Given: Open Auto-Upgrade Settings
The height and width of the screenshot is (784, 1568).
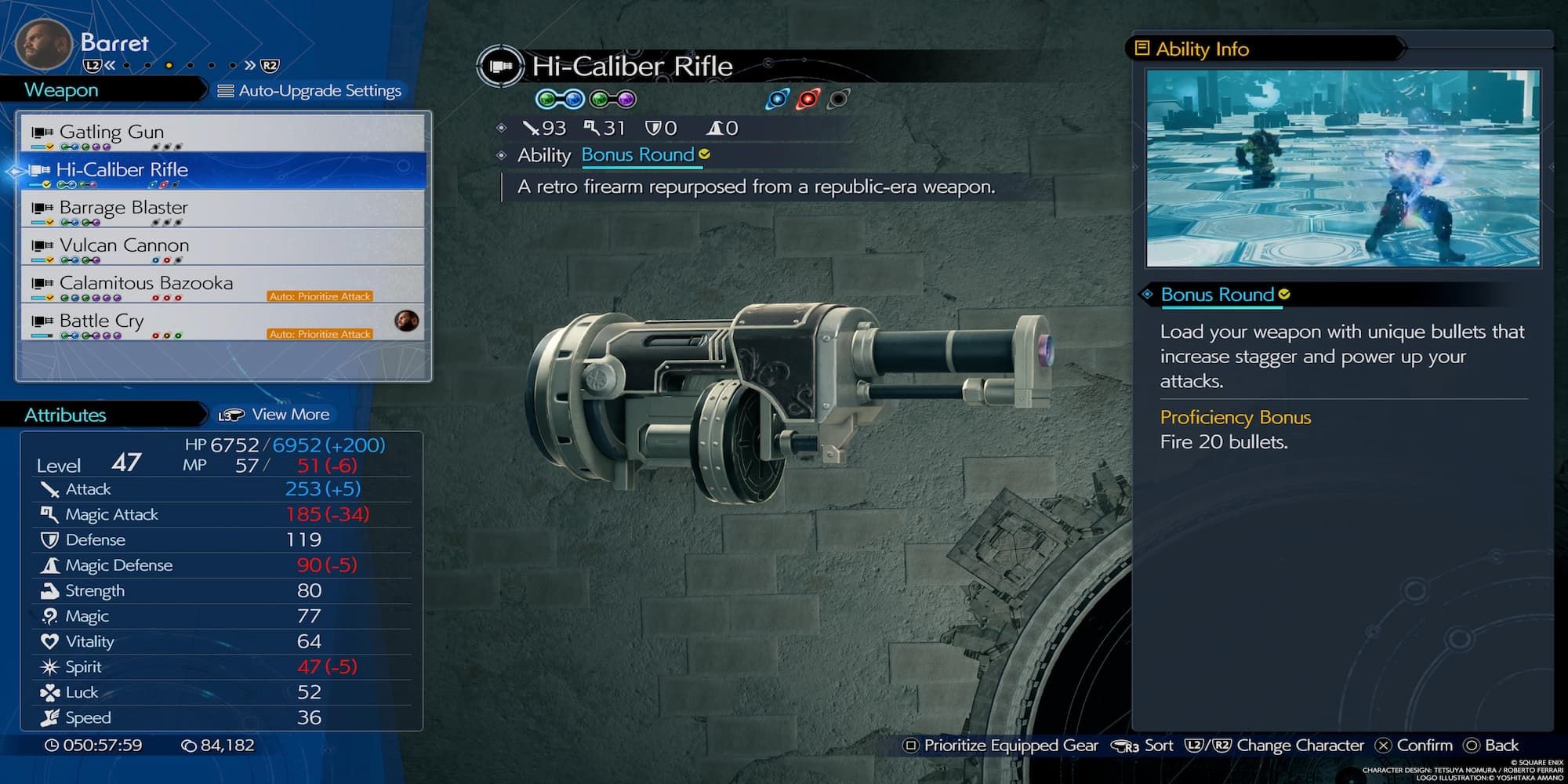Looking at the screenshot, I should (310, 91).
